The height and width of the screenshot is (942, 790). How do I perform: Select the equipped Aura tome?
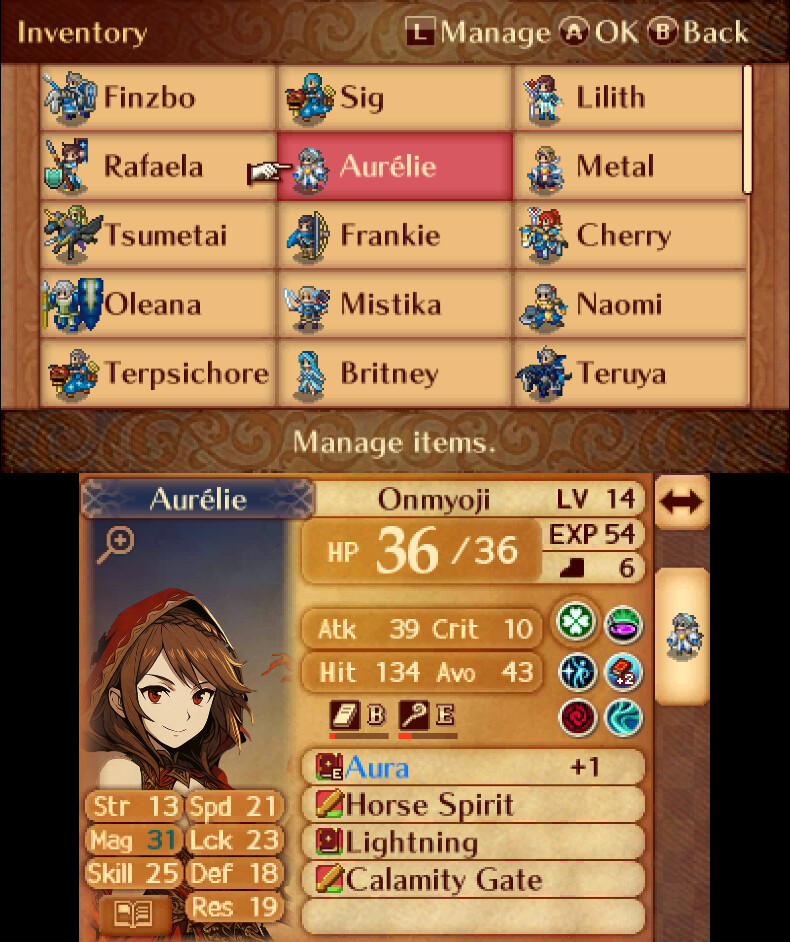(472, 768)
